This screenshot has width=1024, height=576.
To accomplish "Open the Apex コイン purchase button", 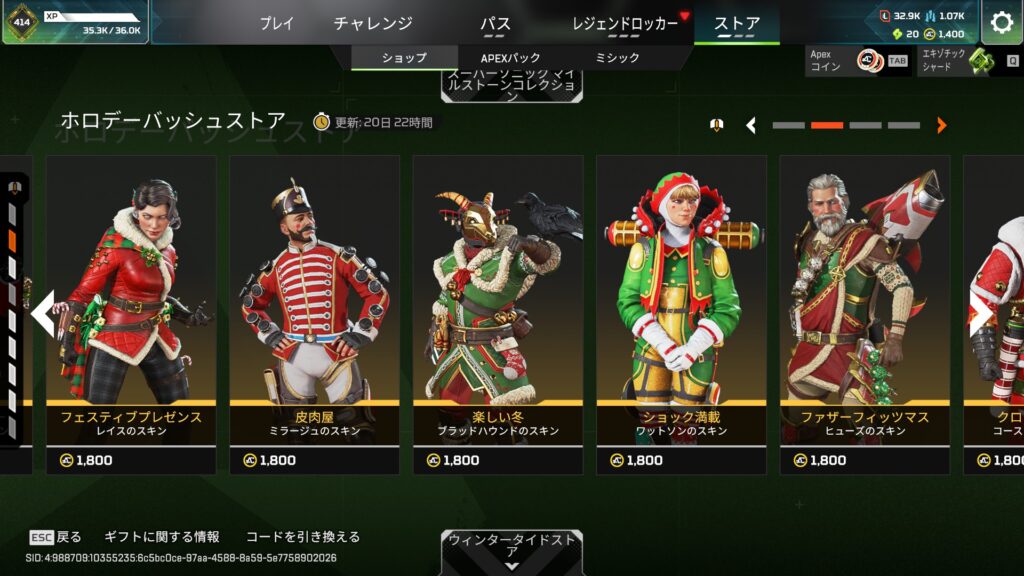I will pyautogui.click(x=857, y=61).
